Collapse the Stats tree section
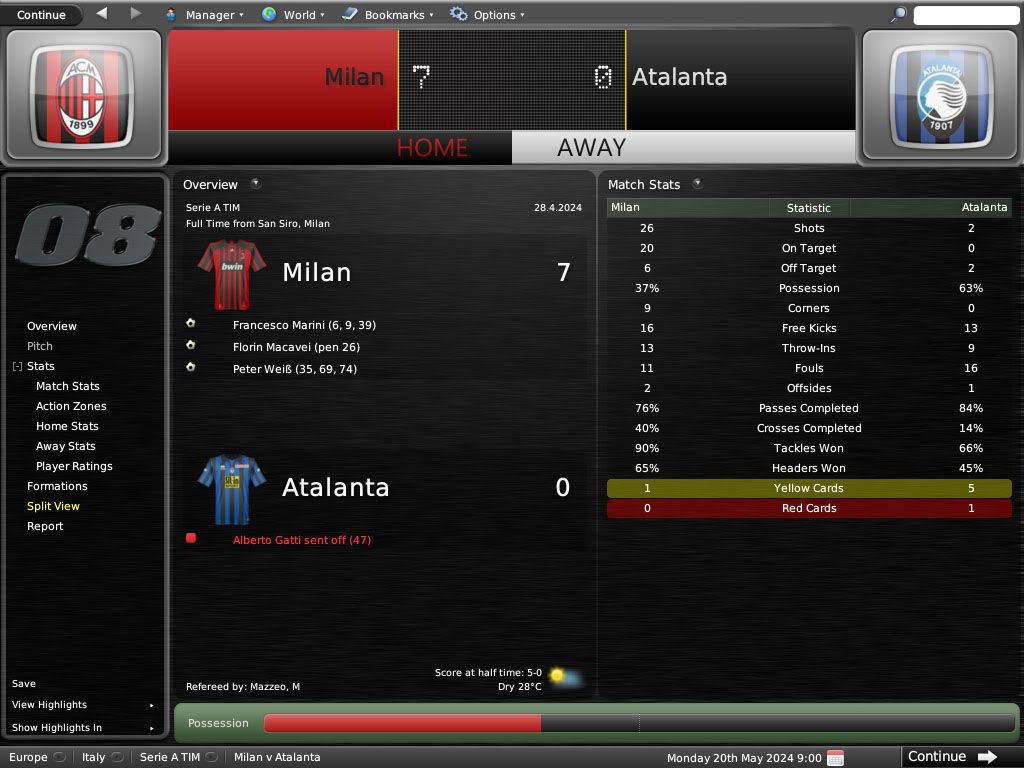This screenshot has height=768, width=1024. [x=17, y=367]
